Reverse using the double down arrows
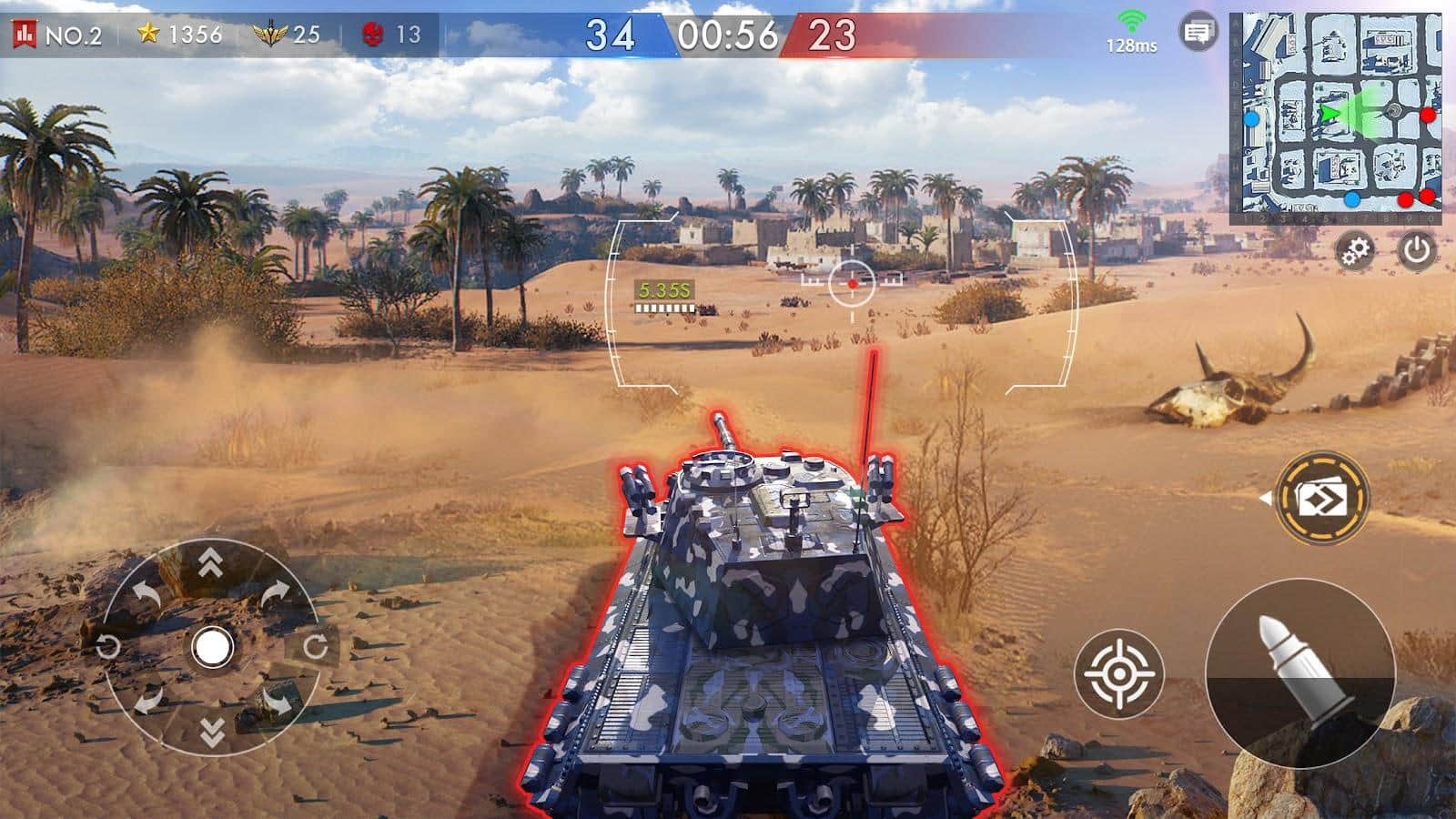This screenshot has height=819, width=1456. click(x=211, y=732)
